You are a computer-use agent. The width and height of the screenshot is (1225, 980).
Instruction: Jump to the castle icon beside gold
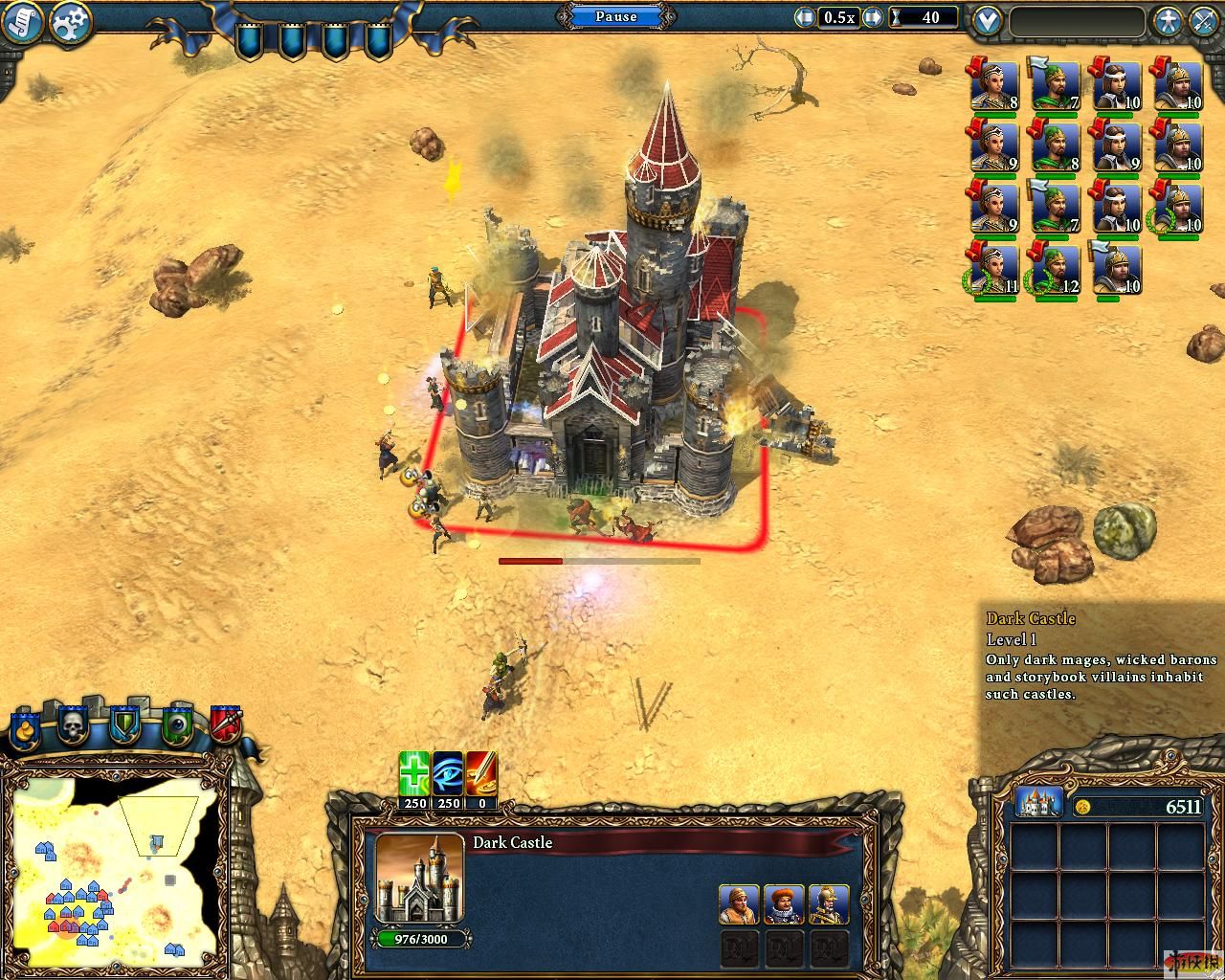1038,804
